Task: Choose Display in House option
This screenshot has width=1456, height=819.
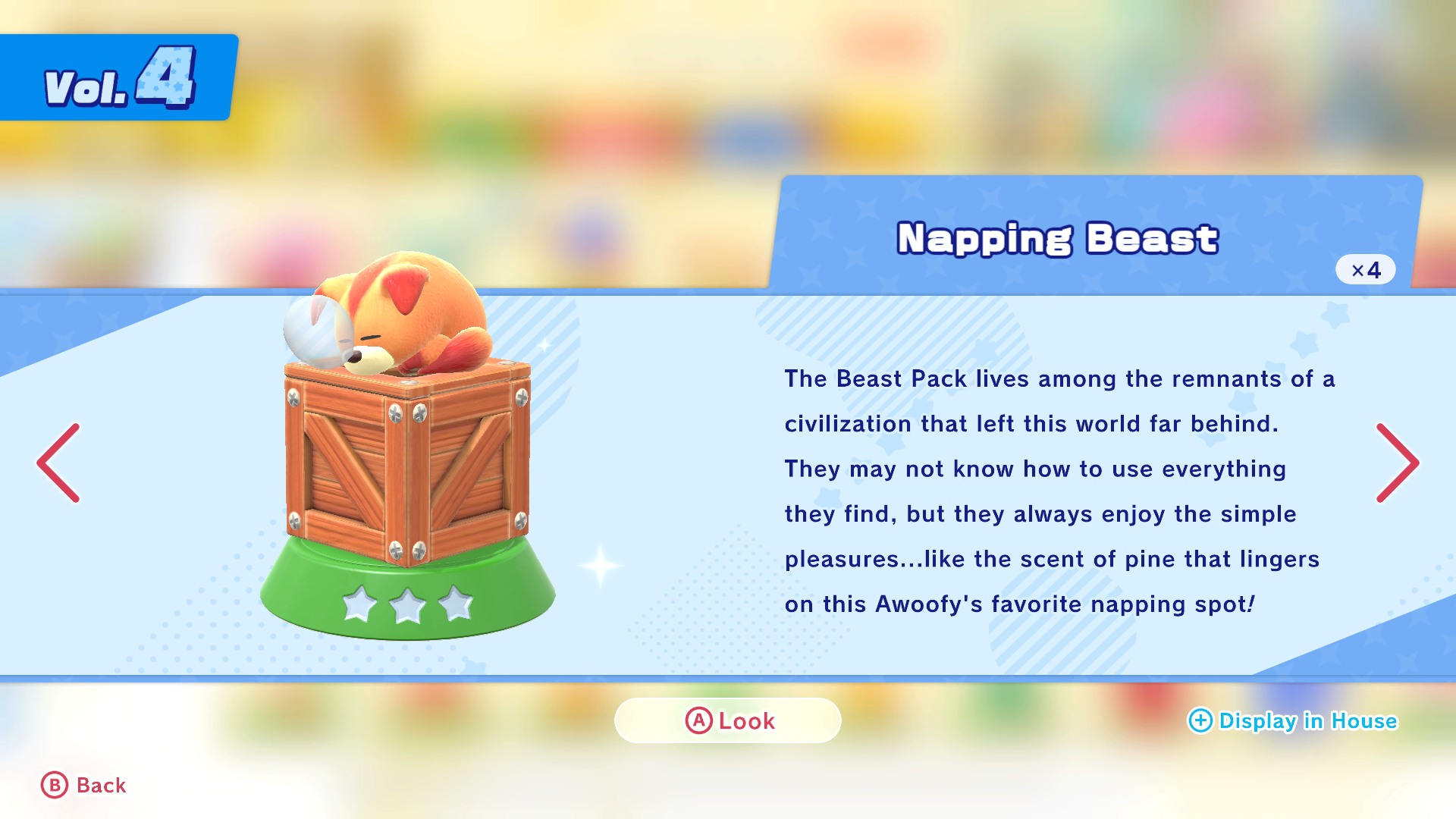Action: click(1292, 720)
